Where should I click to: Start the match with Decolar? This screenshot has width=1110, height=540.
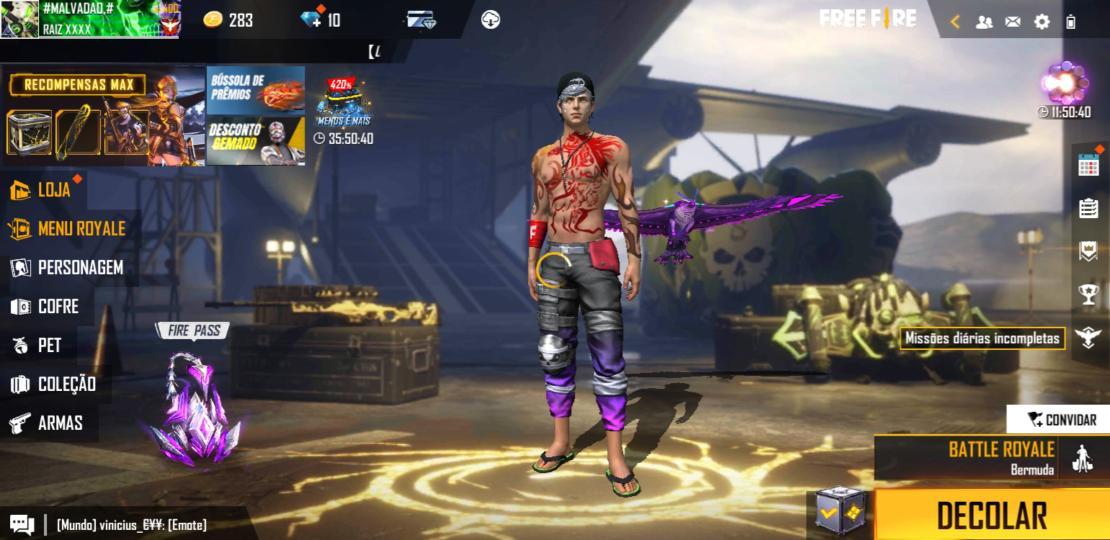pyautogui.click(x=991, y=515)
